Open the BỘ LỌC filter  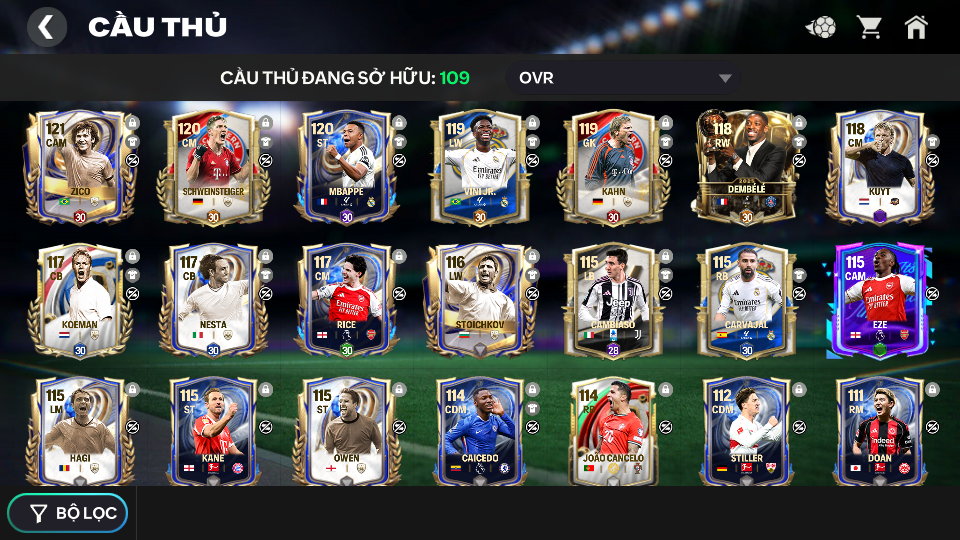(68, 513)
